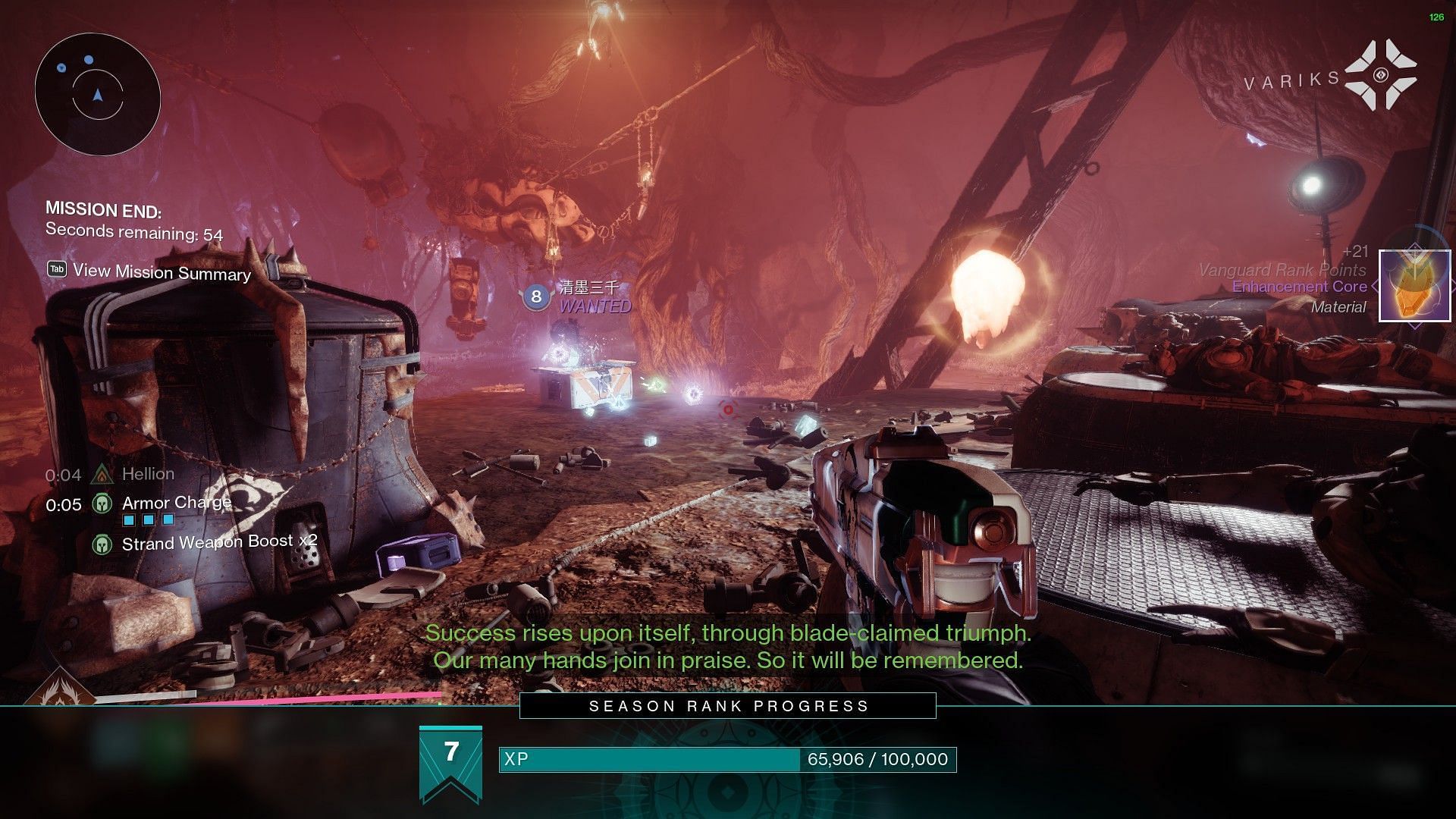Click the Hellion buff icon
1456x819 pixels.
pyautogui.click(x=102, y=475)
